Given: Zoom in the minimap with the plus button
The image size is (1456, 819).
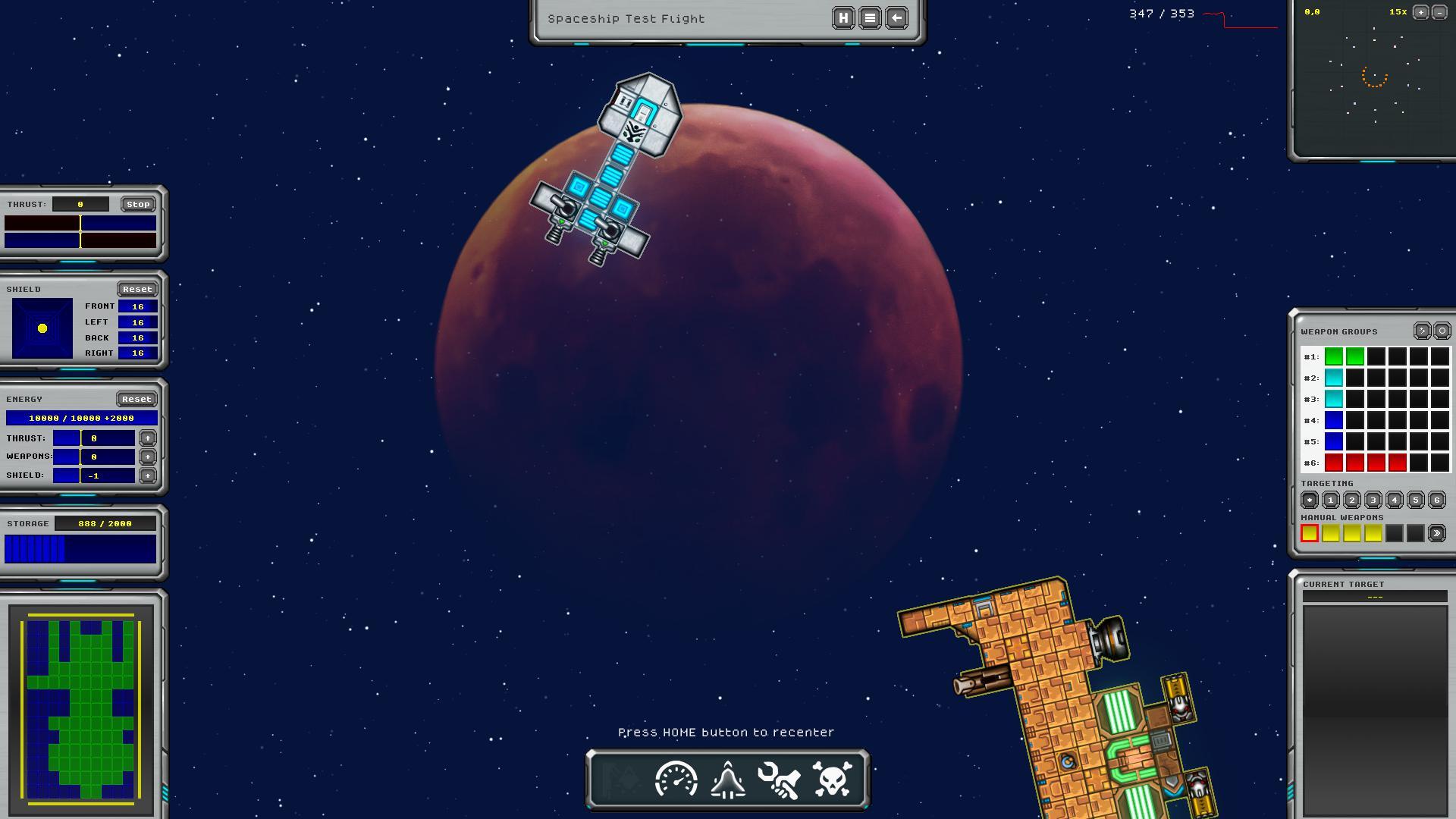Looking at the screenshot, I should click(x=1420, y=12).
